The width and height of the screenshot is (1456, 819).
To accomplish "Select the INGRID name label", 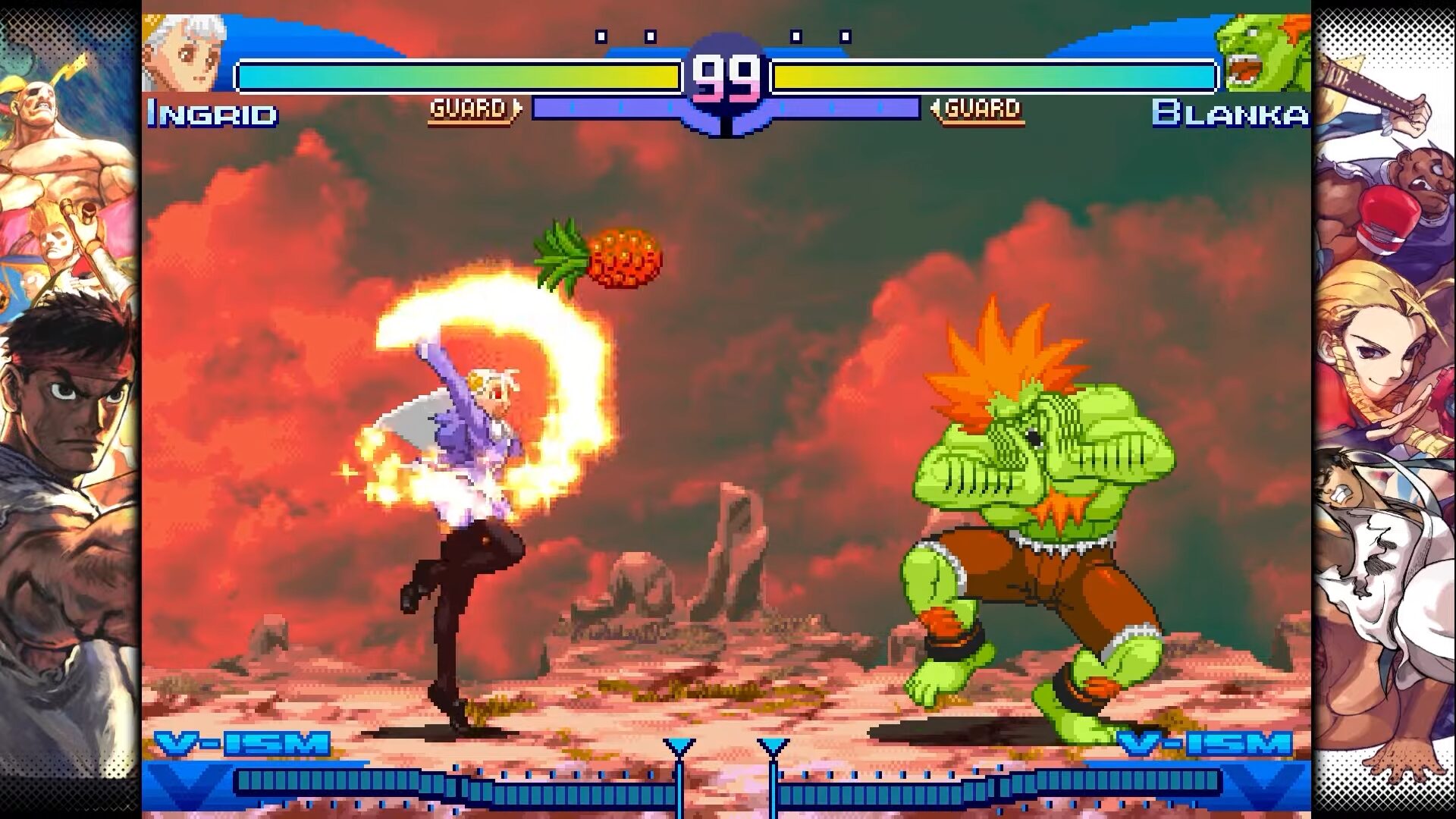I will (215, 114).
